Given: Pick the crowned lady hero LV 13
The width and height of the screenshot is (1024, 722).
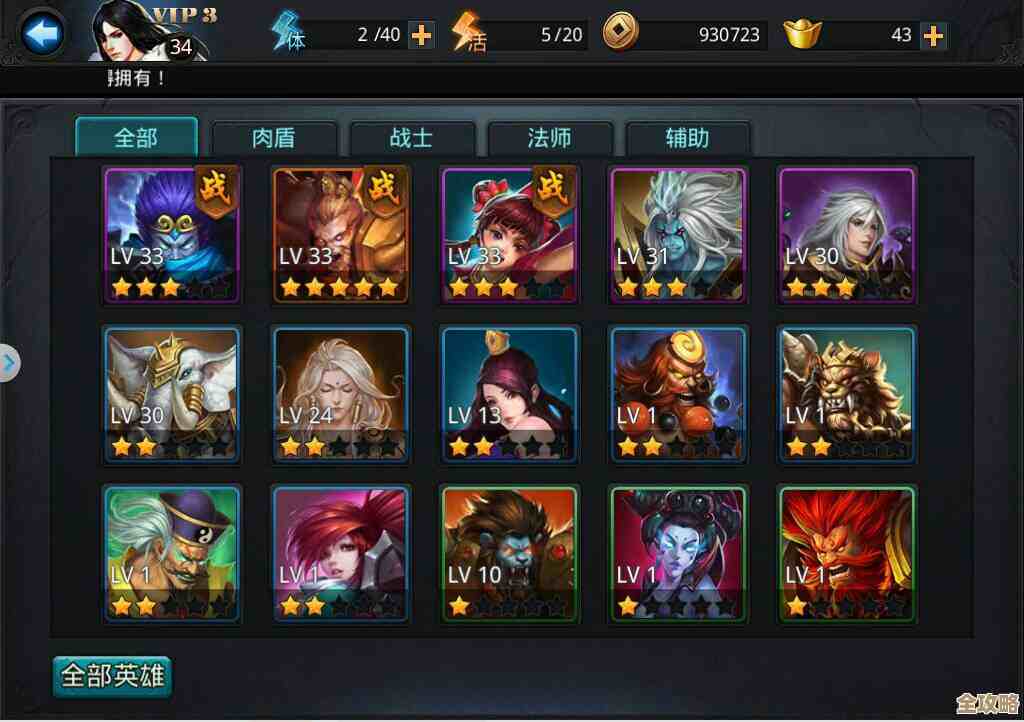Looking at the screenshot, I should pyautogui.click(x=509, y=394).
